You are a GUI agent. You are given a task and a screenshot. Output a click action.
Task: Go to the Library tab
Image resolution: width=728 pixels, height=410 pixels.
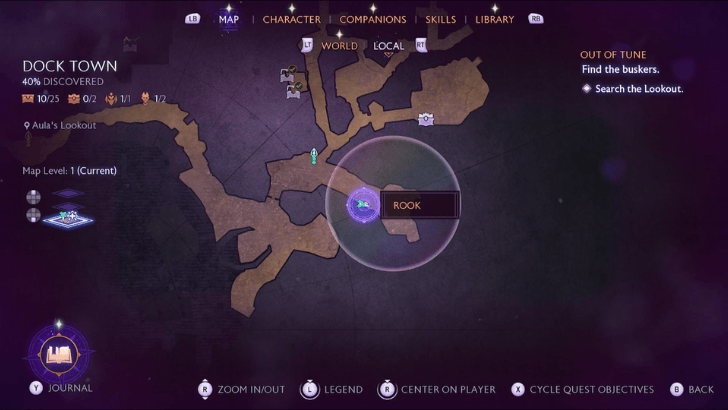pos(495,19)
